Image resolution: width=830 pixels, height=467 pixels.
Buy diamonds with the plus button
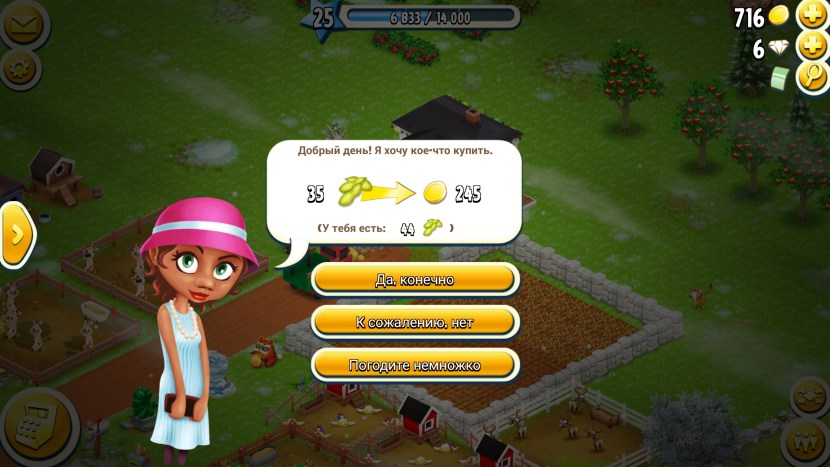point(810,47)
